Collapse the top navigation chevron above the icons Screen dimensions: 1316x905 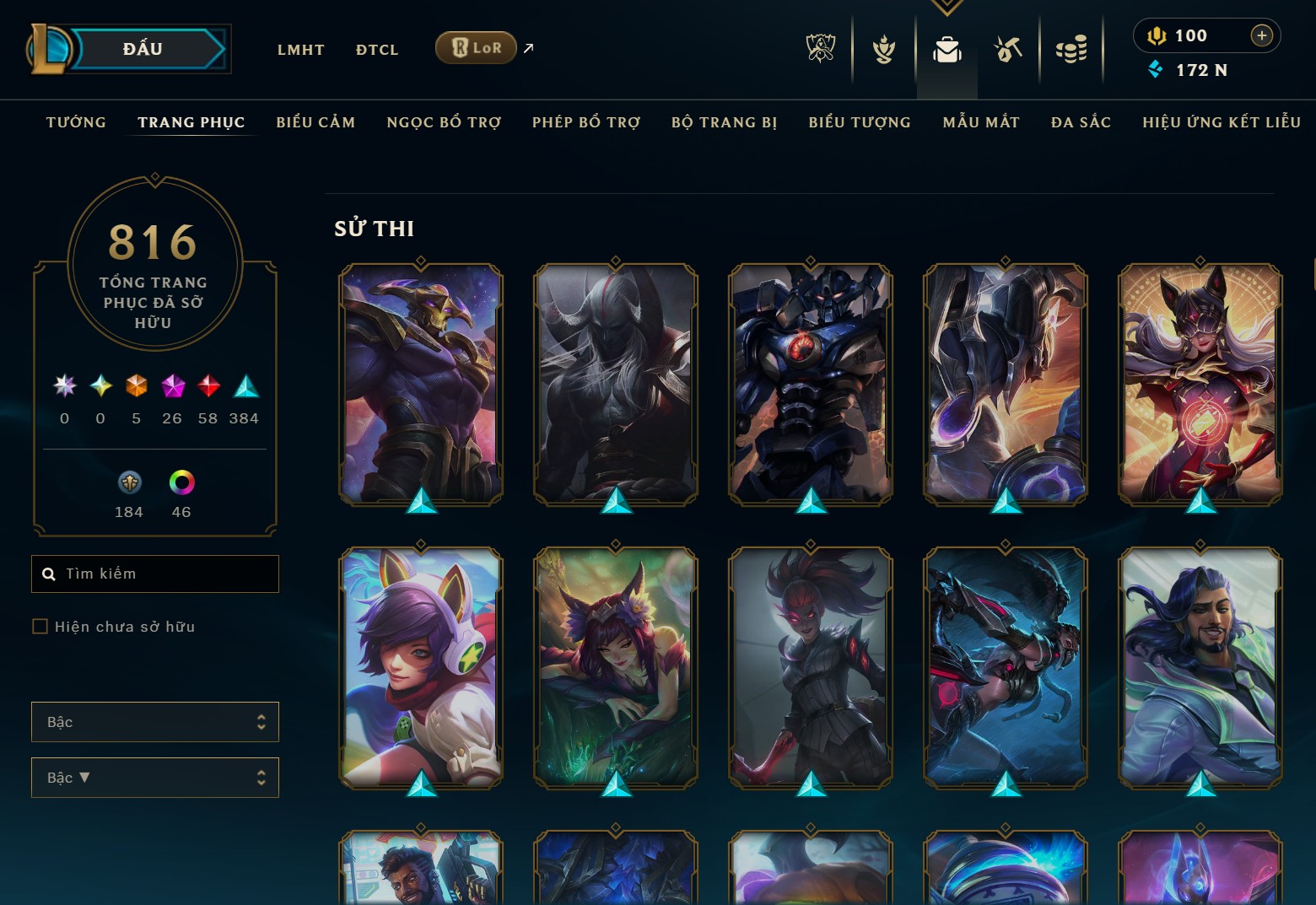point(947,7)
